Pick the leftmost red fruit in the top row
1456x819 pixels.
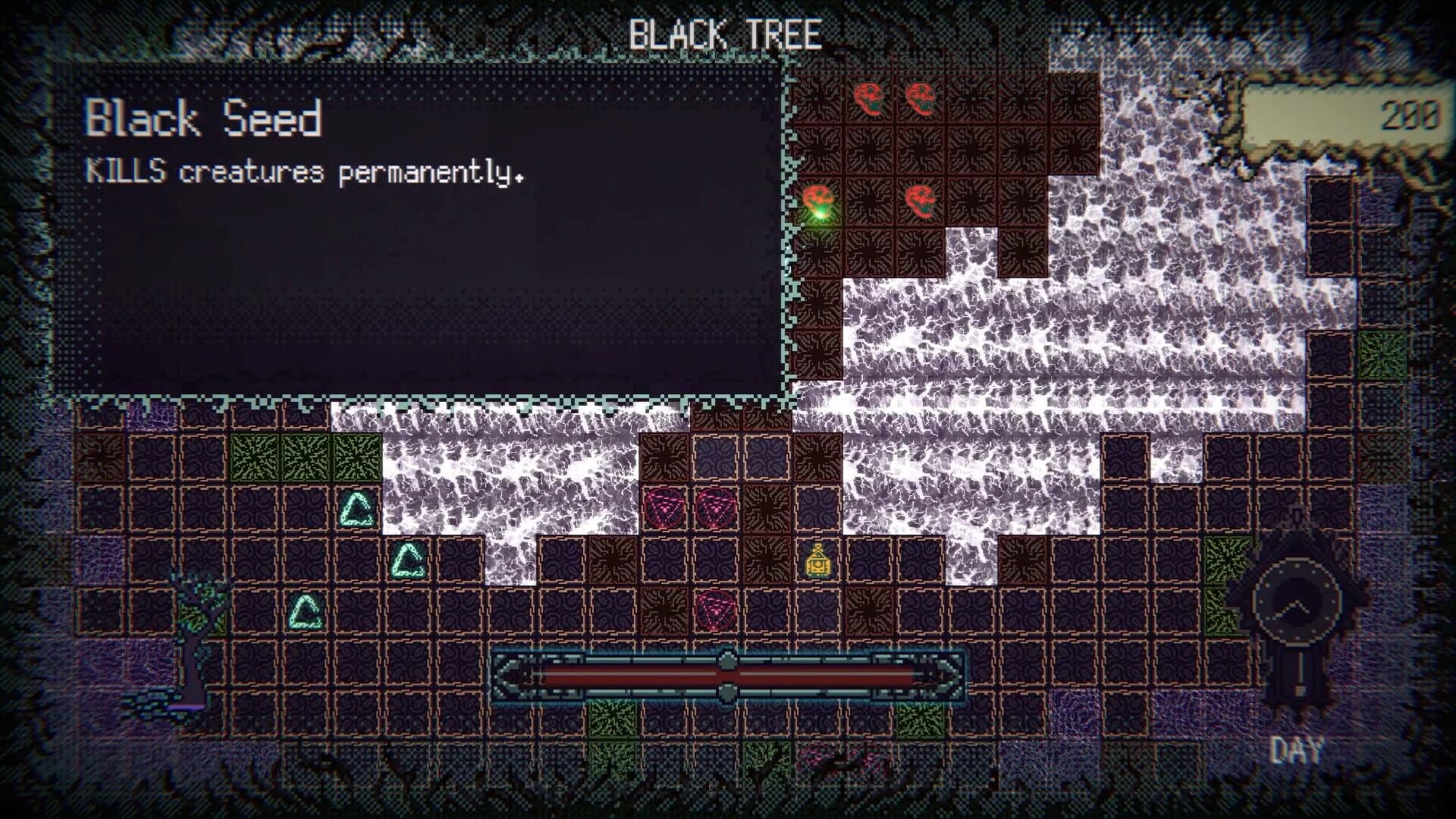coord(870,97)
